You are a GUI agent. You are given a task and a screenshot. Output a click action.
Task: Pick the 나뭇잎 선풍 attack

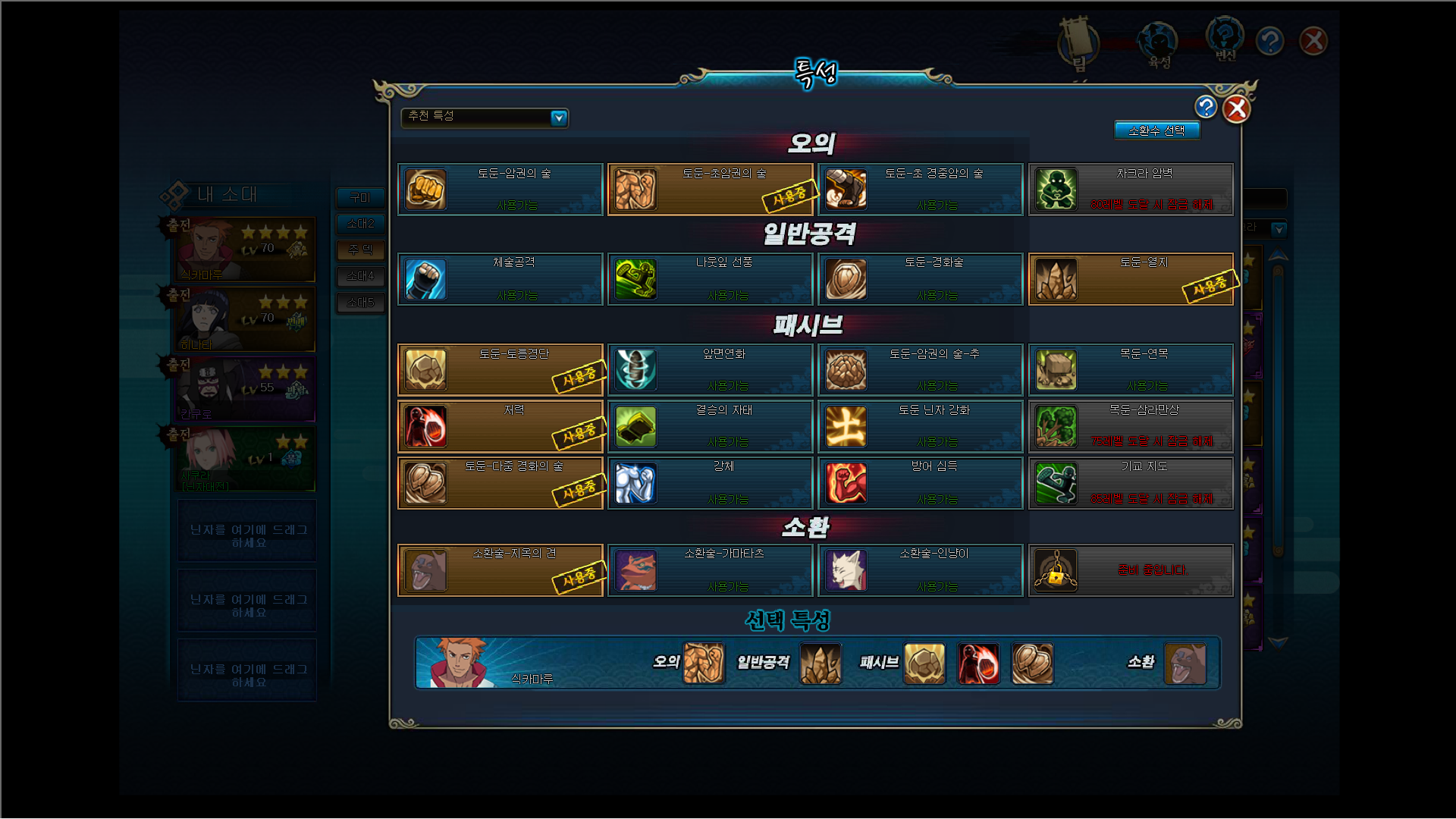[711, 279]
